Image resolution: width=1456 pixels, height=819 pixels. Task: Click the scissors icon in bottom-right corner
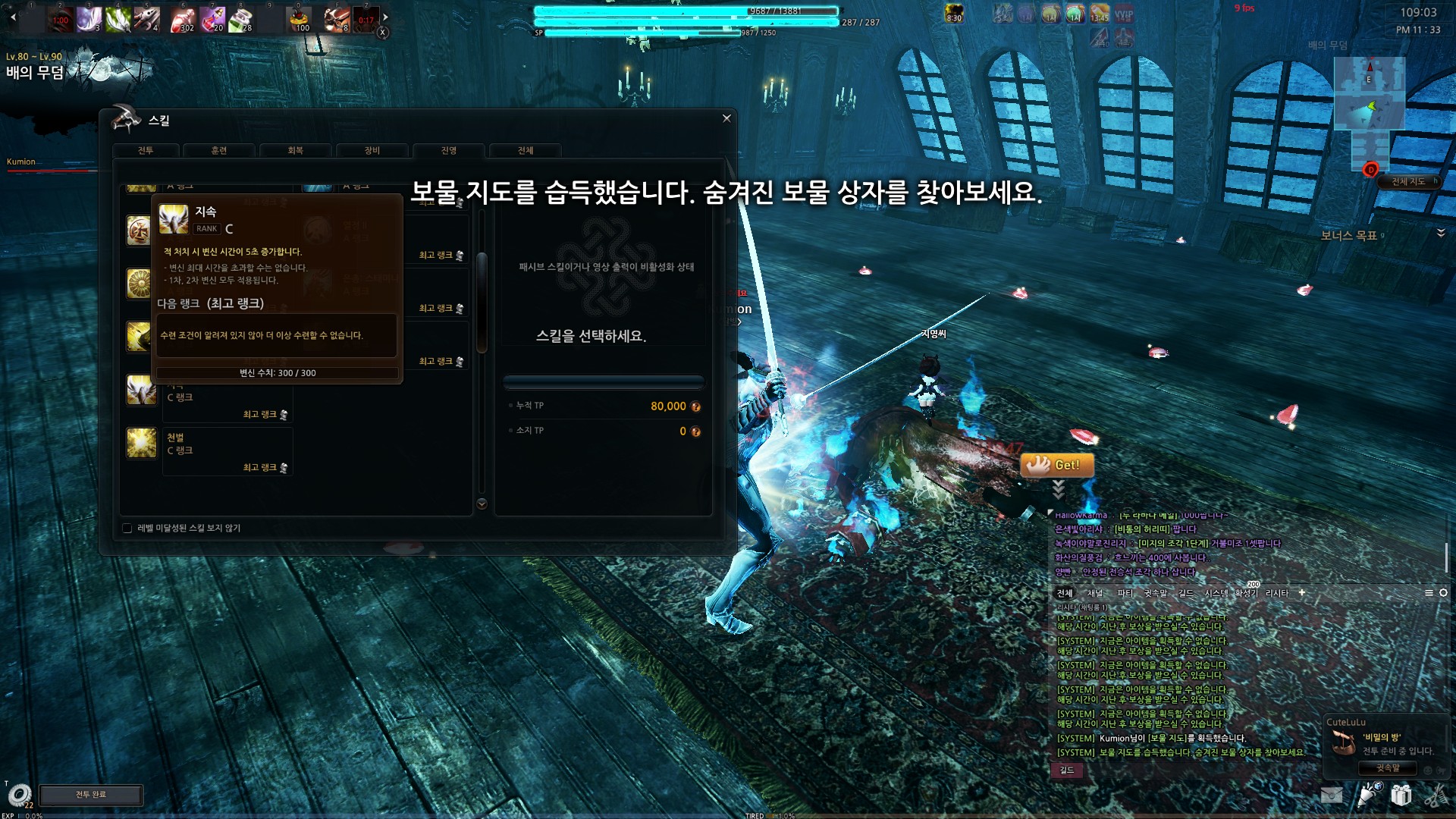click(1439, 795)
